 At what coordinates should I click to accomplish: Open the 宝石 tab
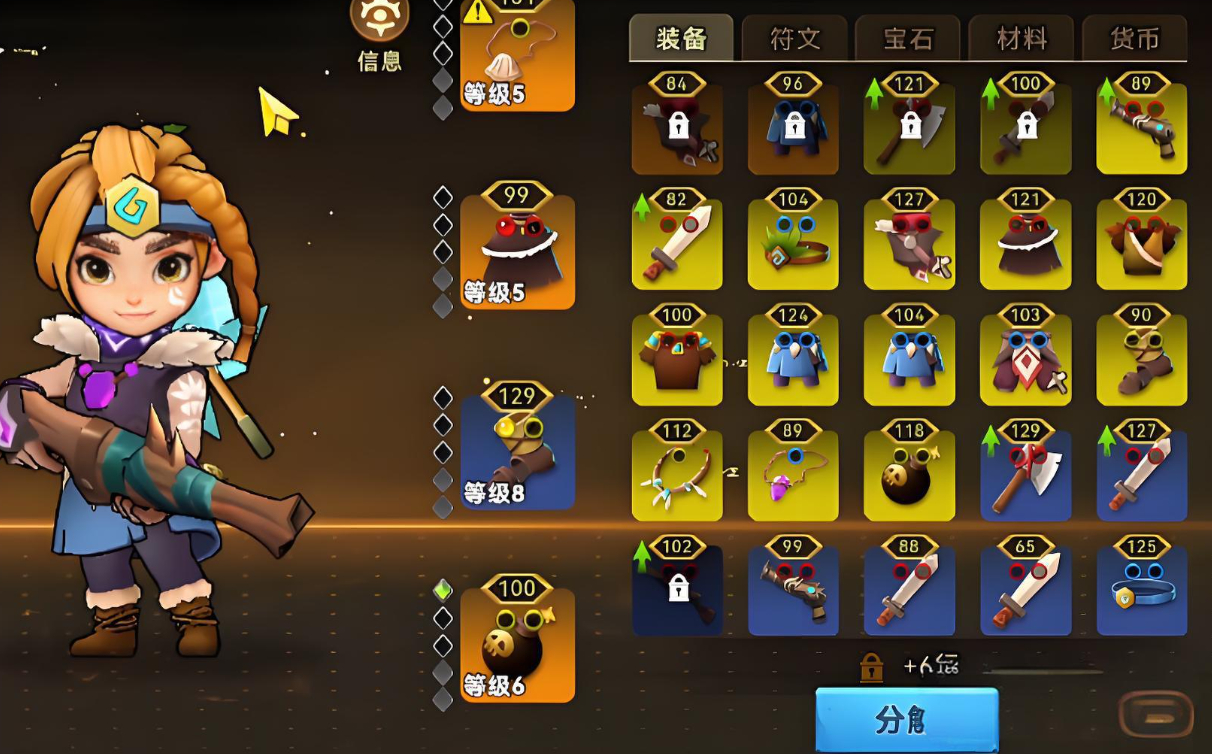(908, 39)
